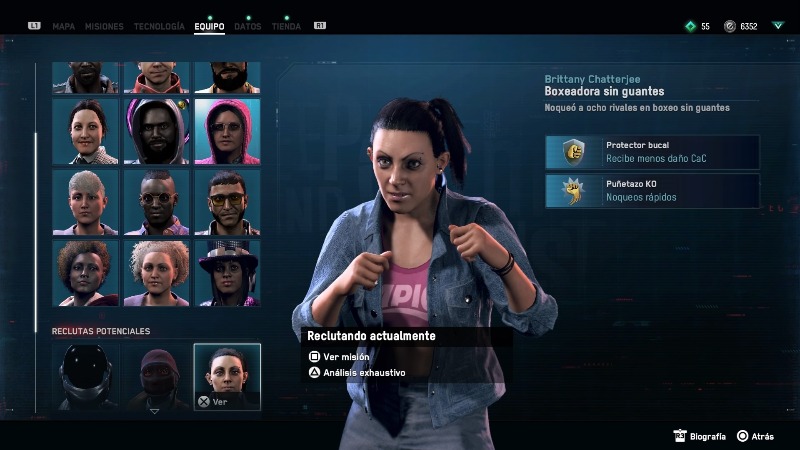Select the operative with the dark afro

point(86,272)
